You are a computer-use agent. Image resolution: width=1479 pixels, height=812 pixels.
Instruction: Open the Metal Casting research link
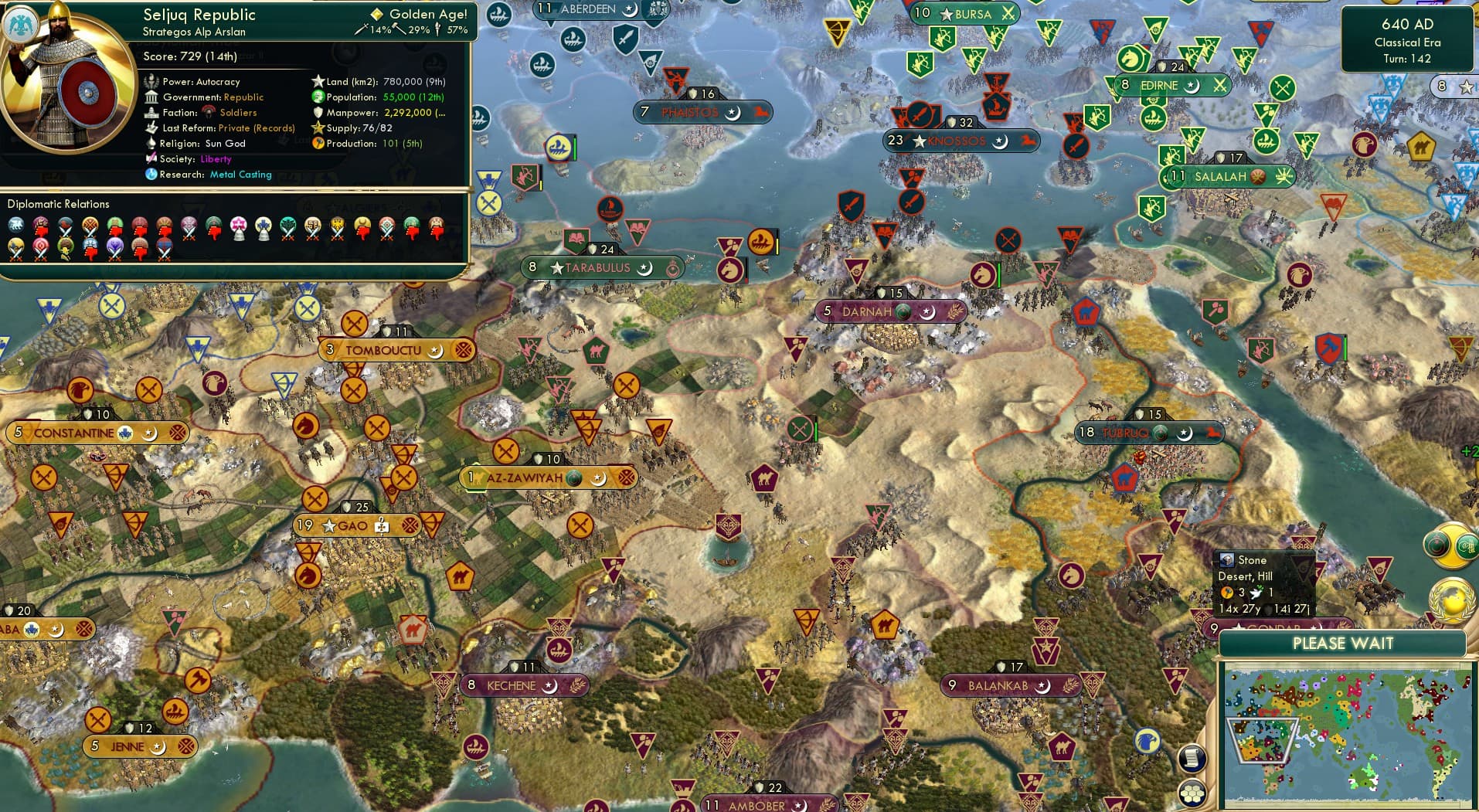pyautogui.click(x=240, y=175)
